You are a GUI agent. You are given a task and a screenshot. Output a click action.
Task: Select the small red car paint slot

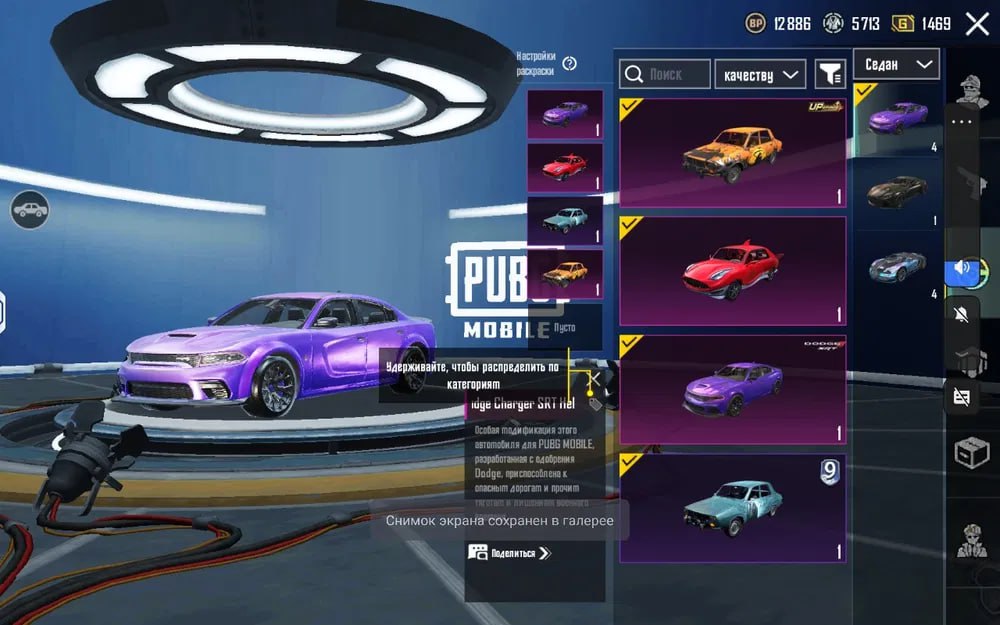click(565, 167)
